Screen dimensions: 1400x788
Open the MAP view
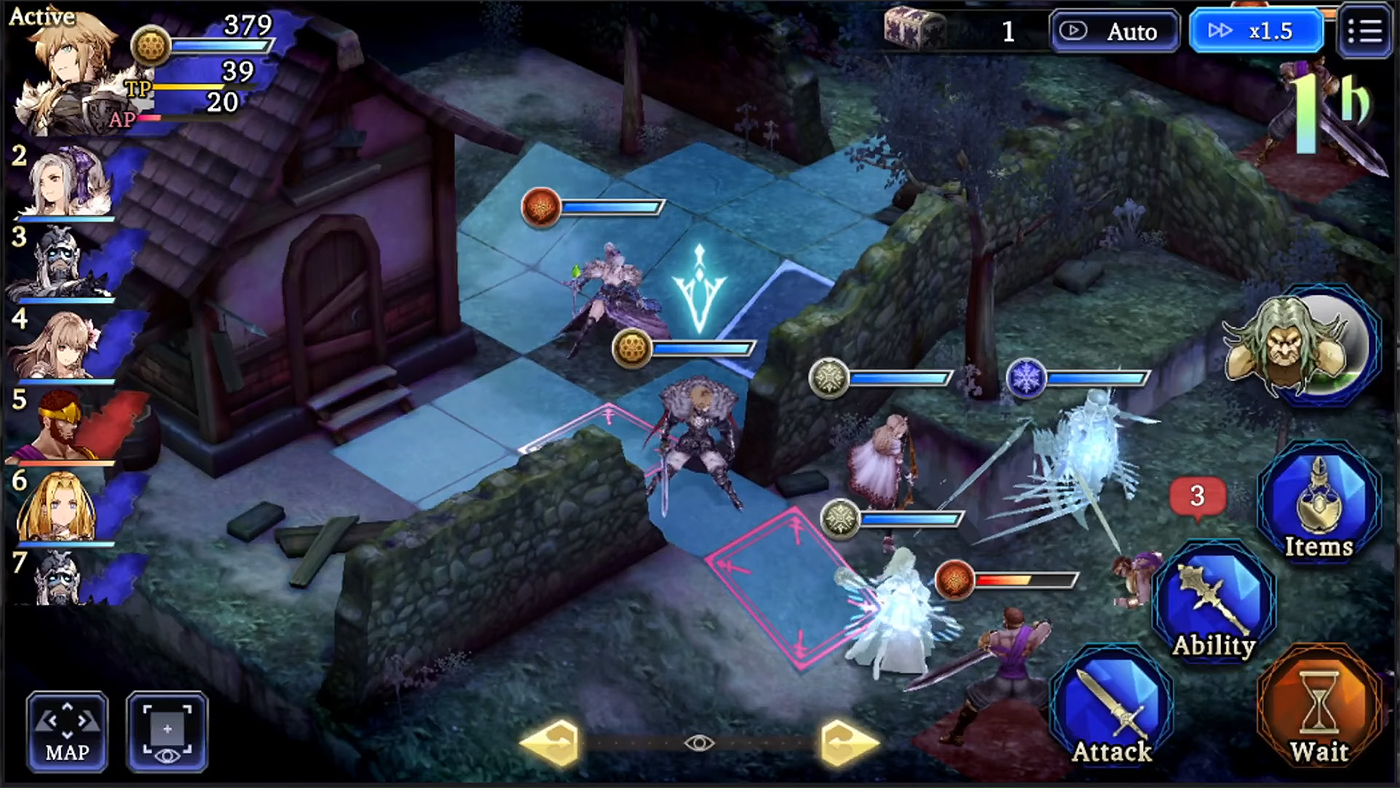pos(66,731)
